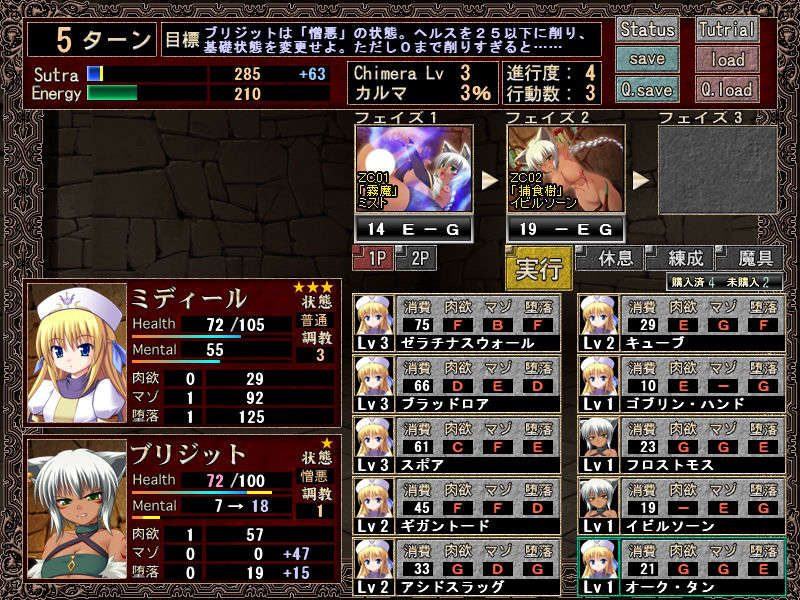
Task: Quick save using the Q.save button
Action: coord(647,88)
